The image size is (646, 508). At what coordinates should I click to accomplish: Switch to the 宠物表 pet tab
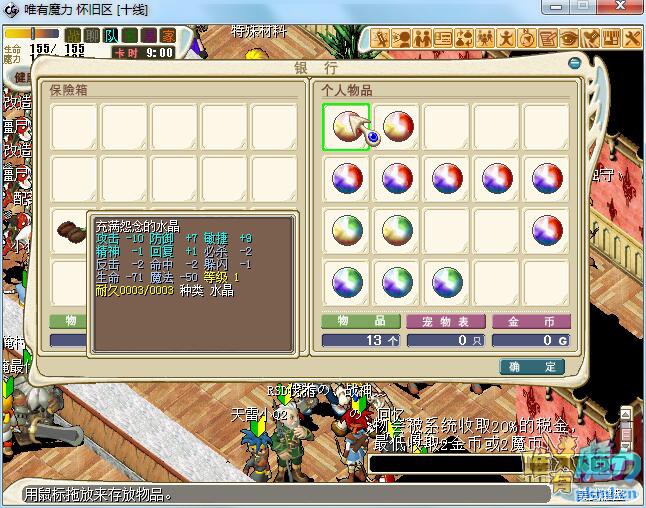coord(444,322)
